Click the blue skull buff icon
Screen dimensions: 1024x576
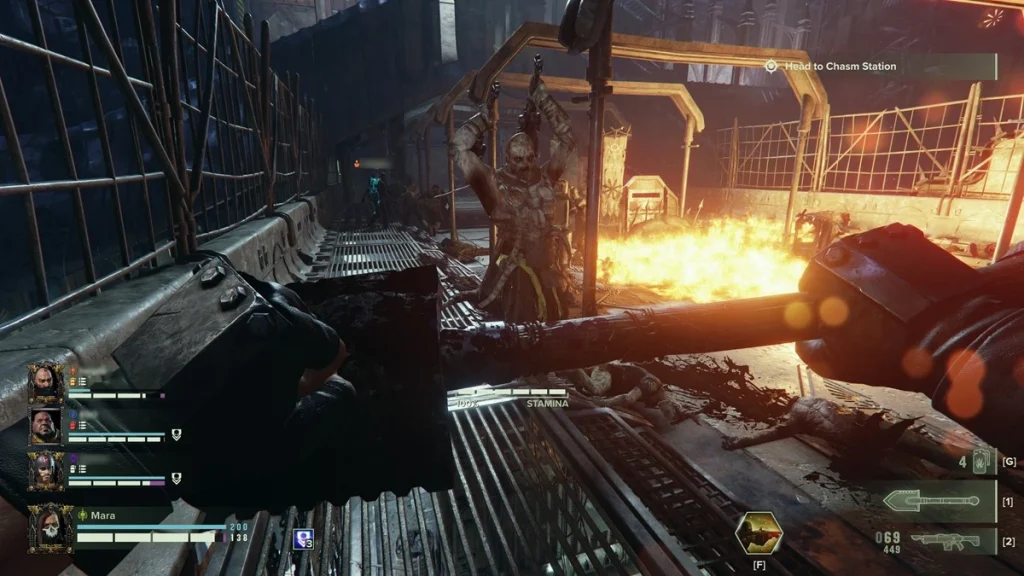(303, 540)
